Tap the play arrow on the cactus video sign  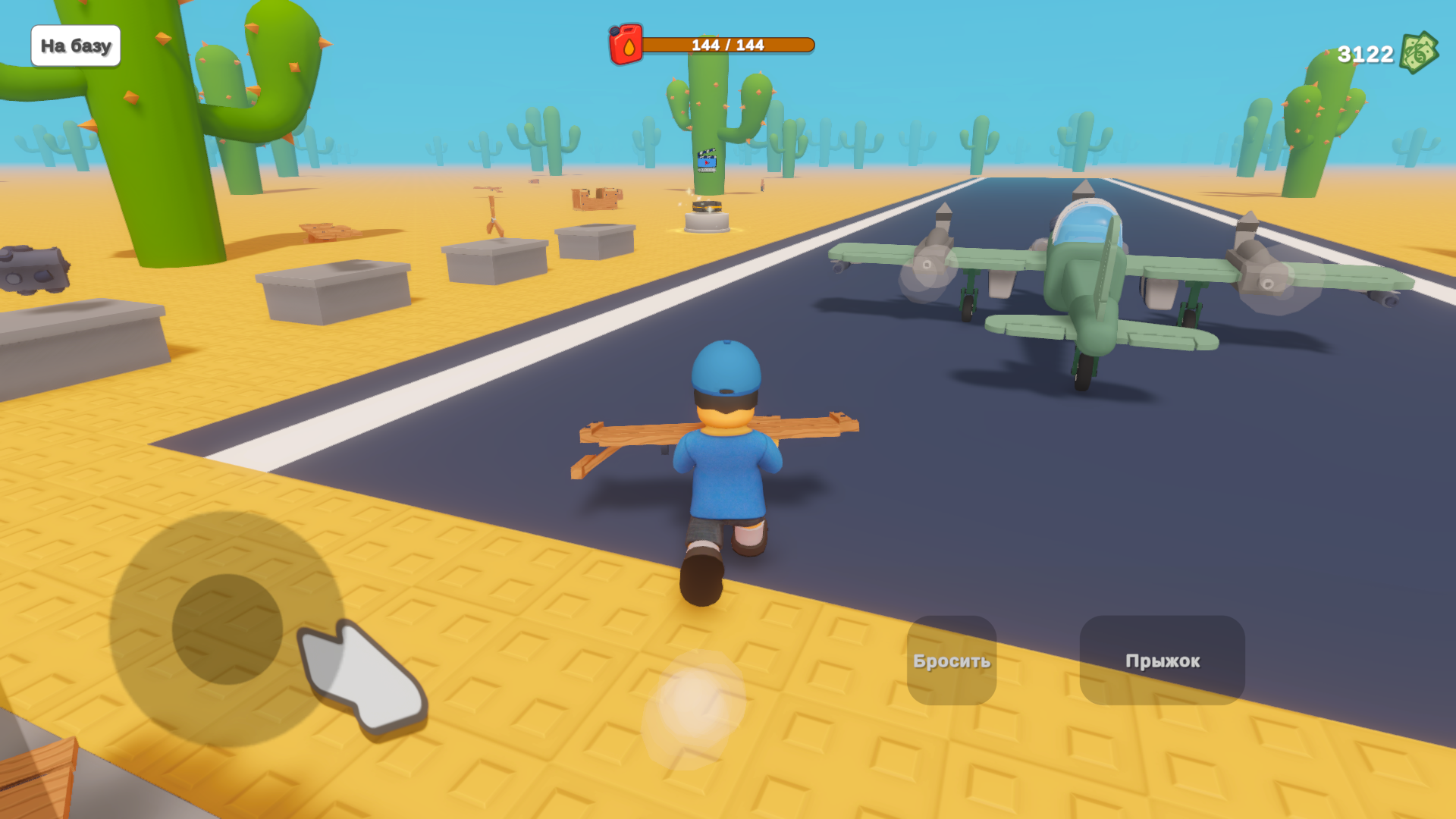point(707,163)
